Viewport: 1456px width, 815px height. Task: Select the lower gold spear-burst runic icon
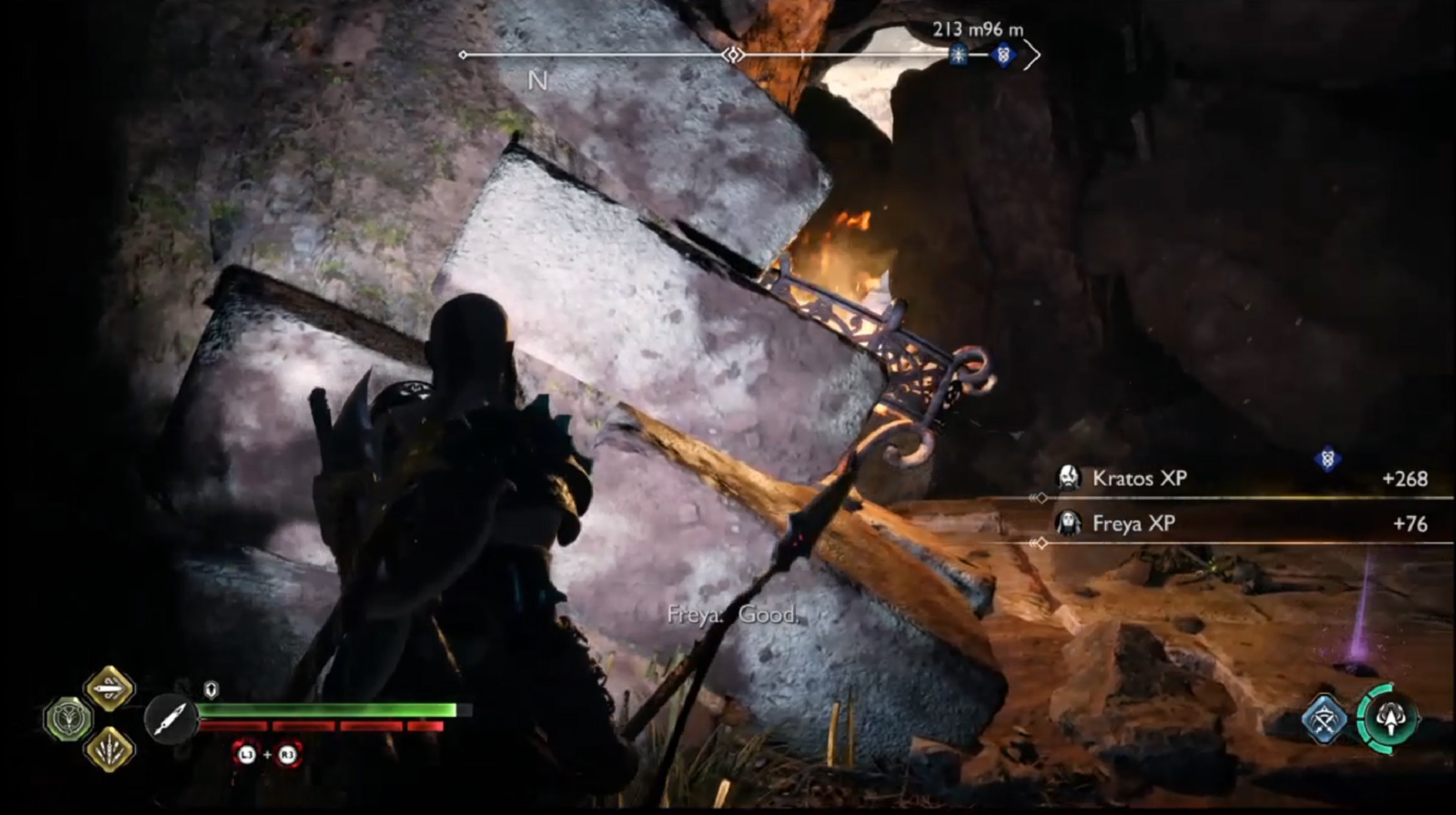109,749
